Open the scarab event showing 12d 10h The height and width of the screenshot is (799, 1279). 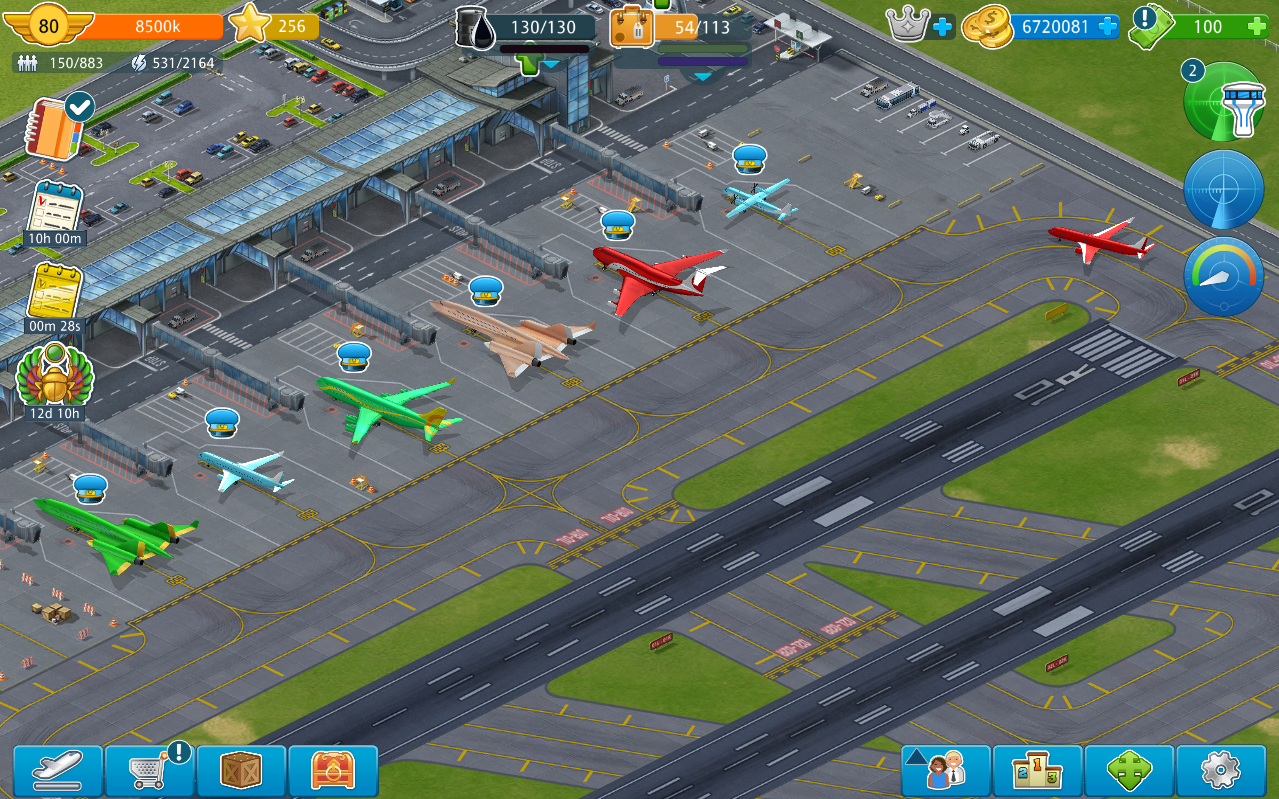(55, 378)
